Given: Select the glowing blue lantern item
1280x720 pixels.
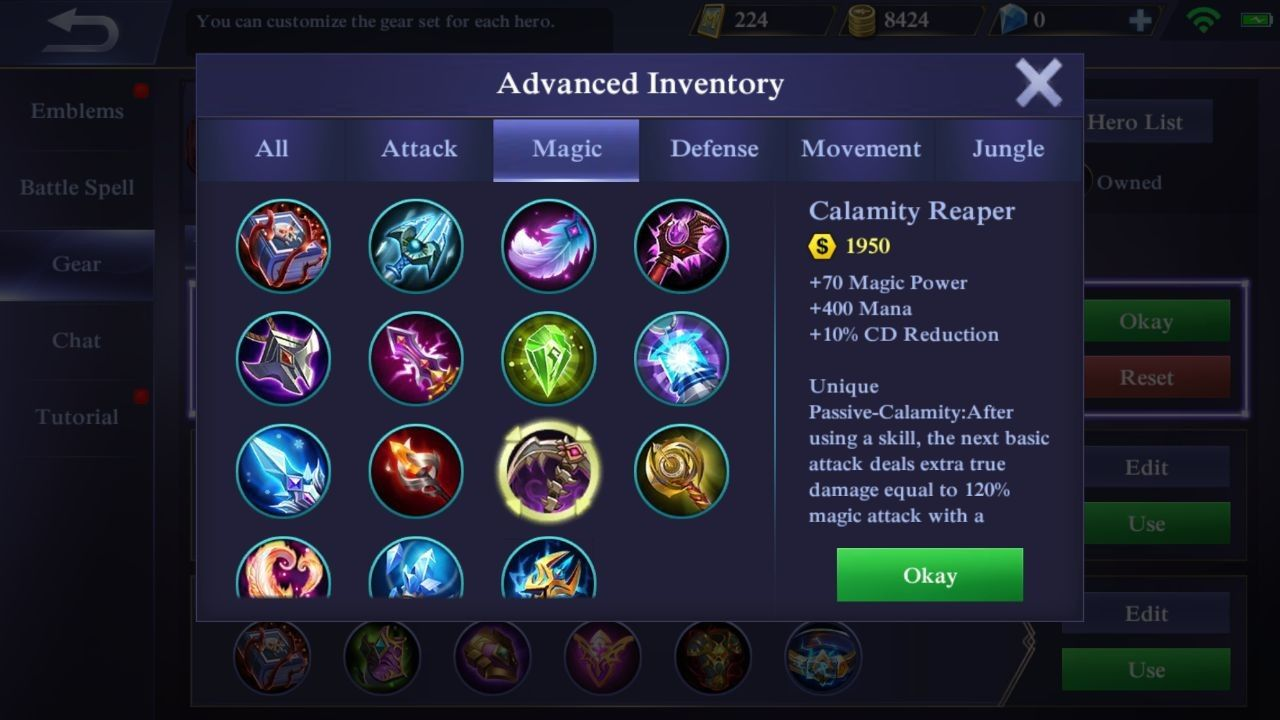Looking at the screenshot, I should click(x=681, y=359).
